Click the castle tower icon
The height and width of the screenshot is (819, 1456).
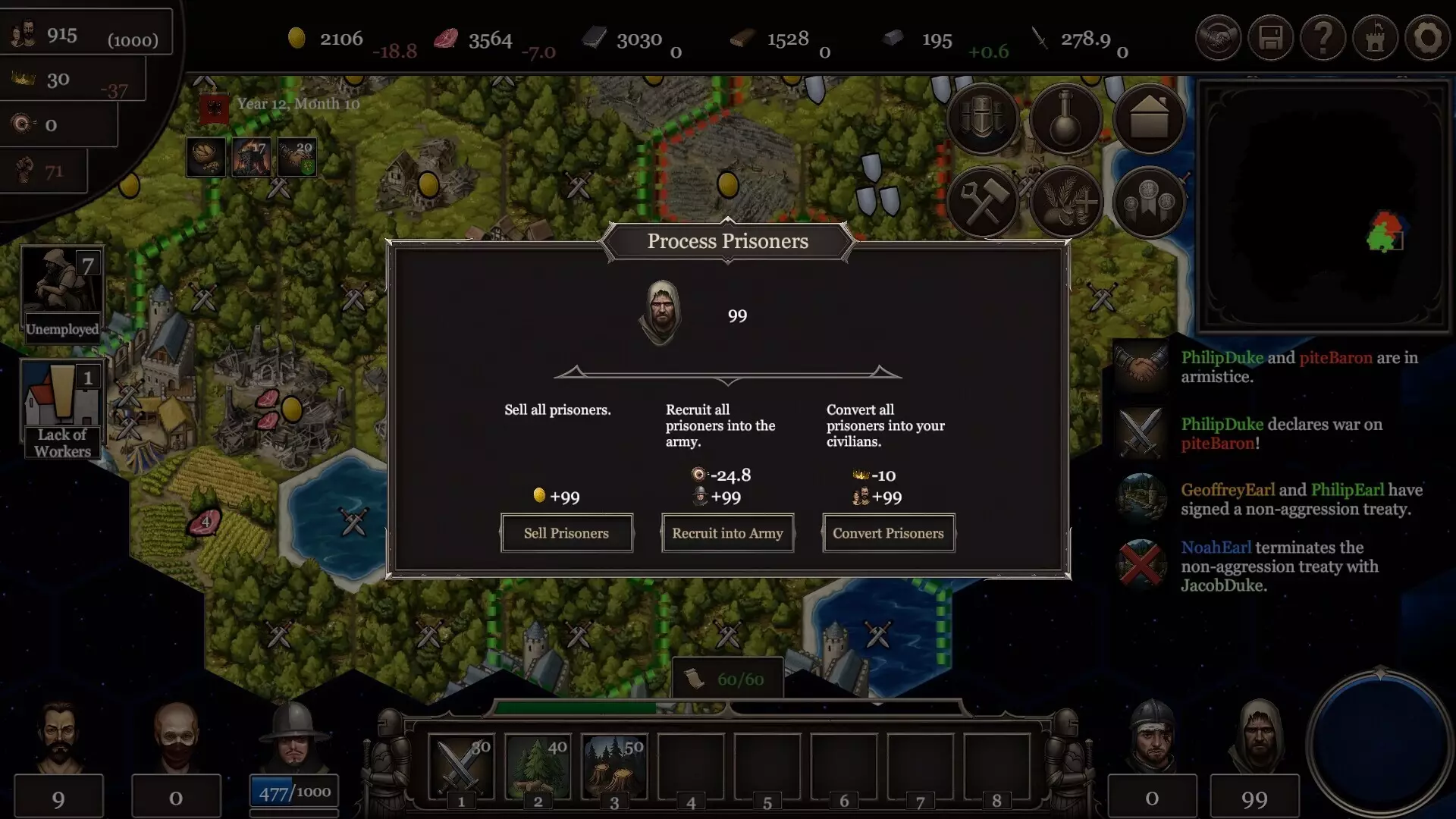pyautogui.click(x=1375, y=38)
